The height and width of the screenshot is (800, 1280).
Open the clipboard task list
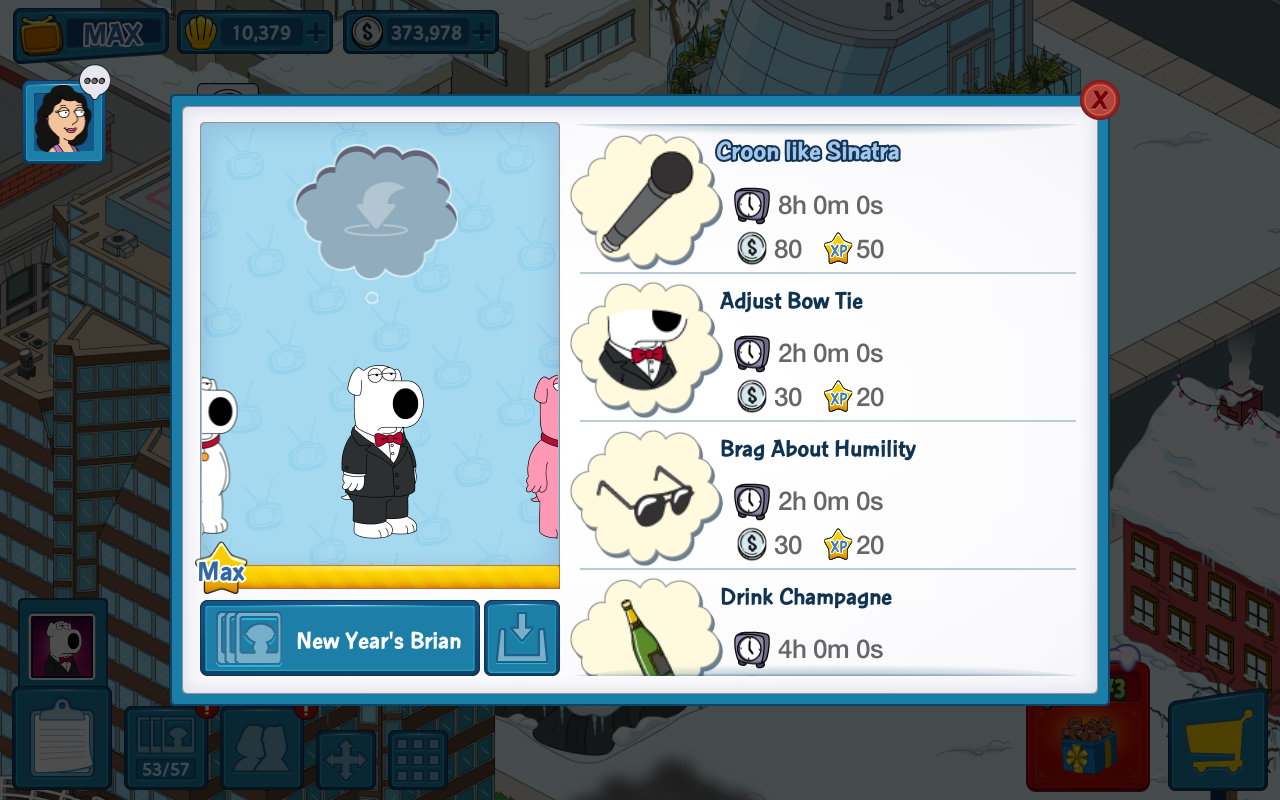tap(62, 742)
